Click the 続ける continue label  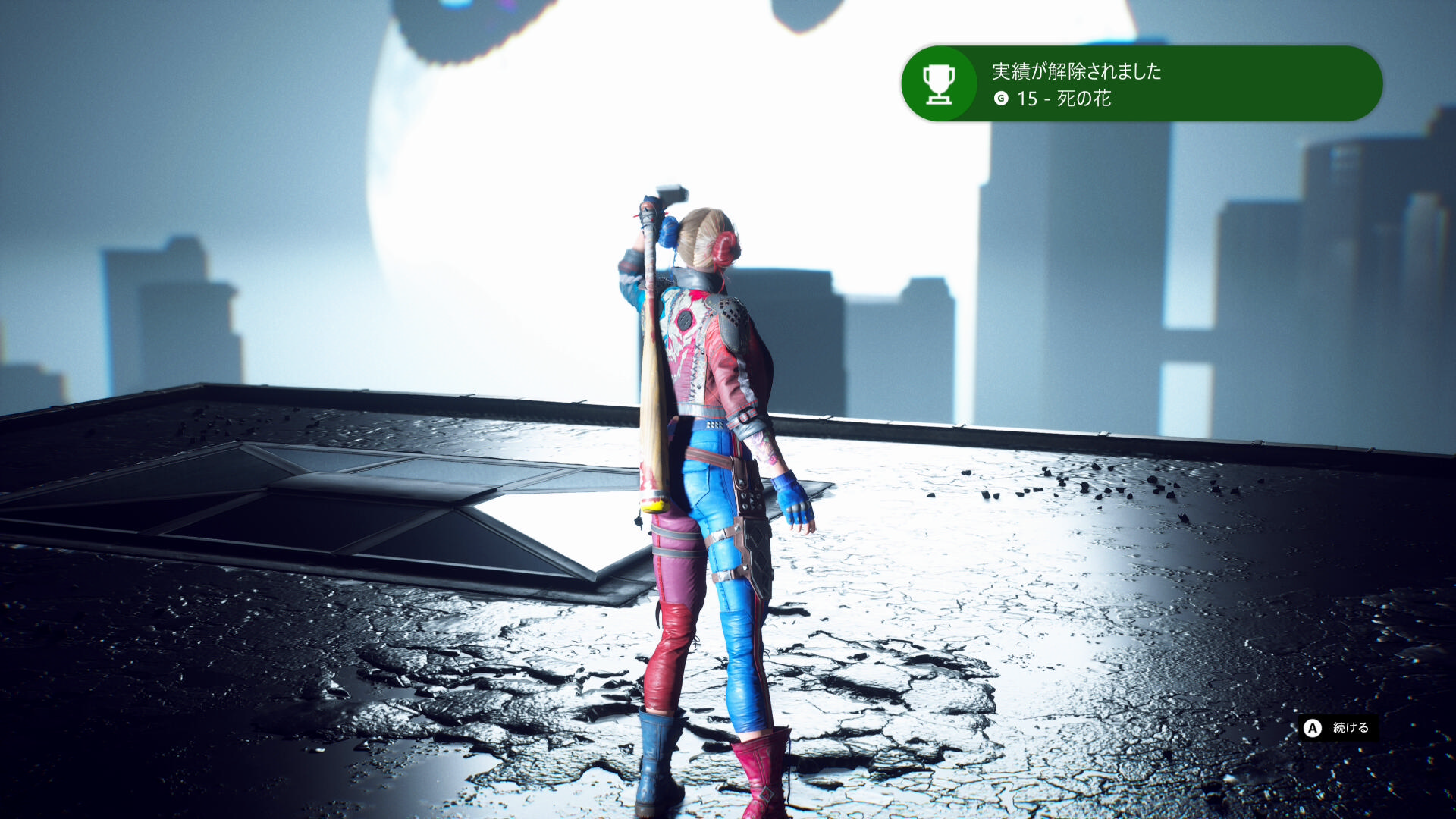[1350, 727]
